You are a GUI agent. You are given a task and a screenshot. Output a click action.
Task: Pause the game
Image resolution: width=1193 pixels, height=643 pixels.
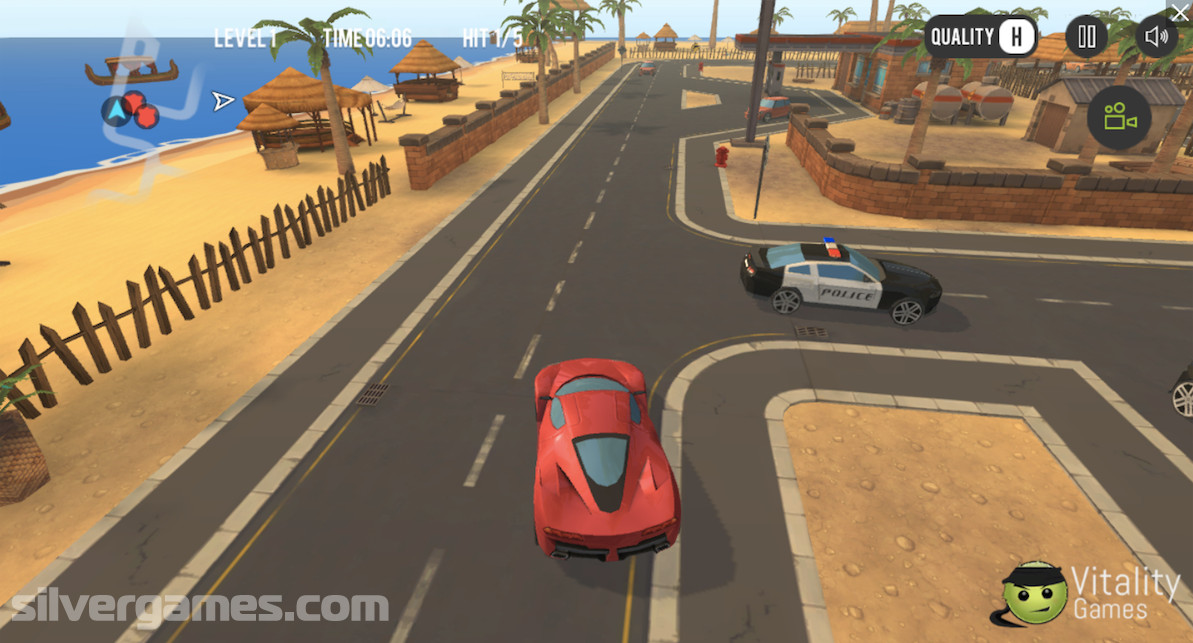[x=1086, y=38]
